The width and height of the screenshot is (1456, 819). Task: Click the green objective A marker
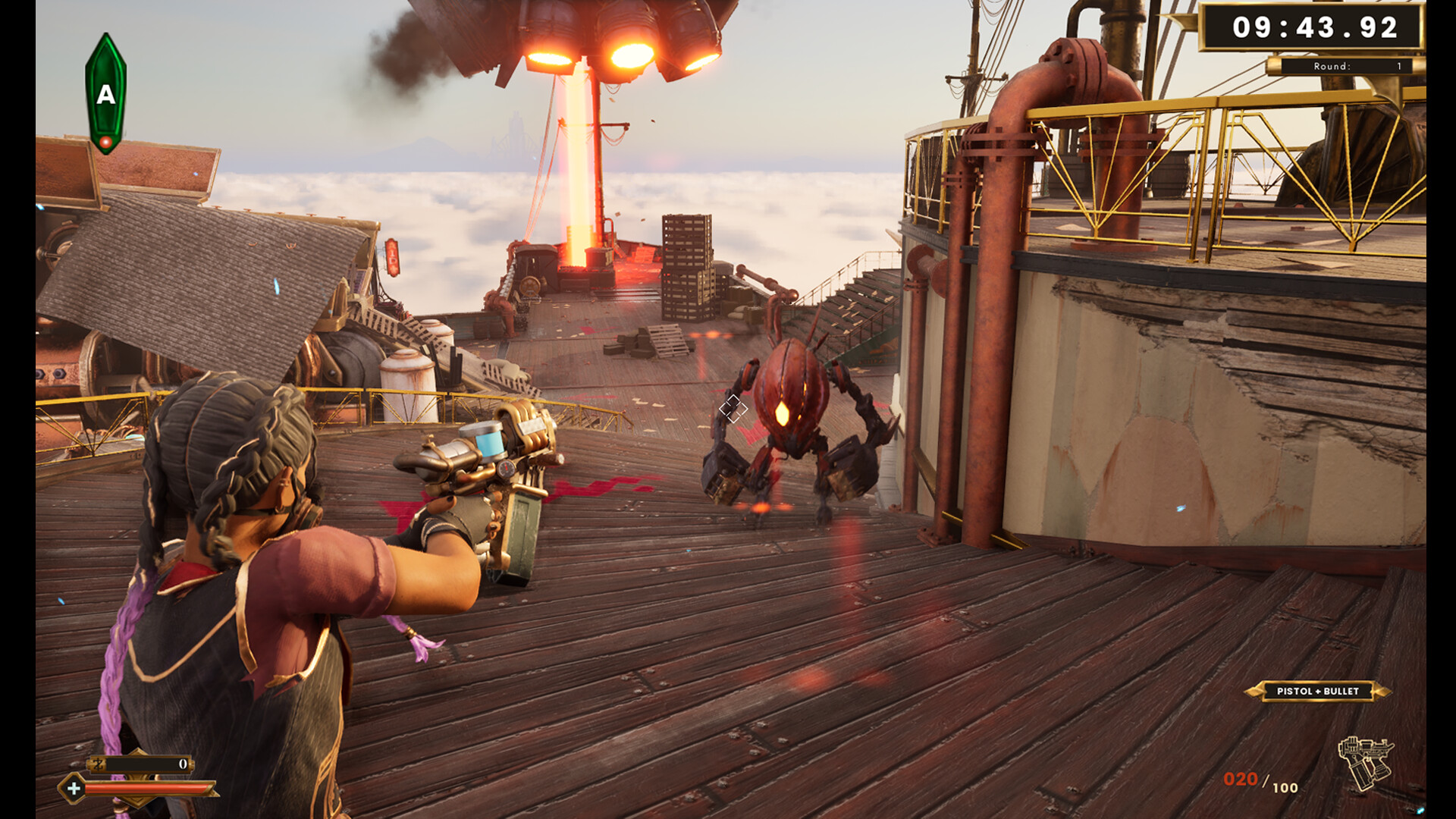click(x=105, y=94)
